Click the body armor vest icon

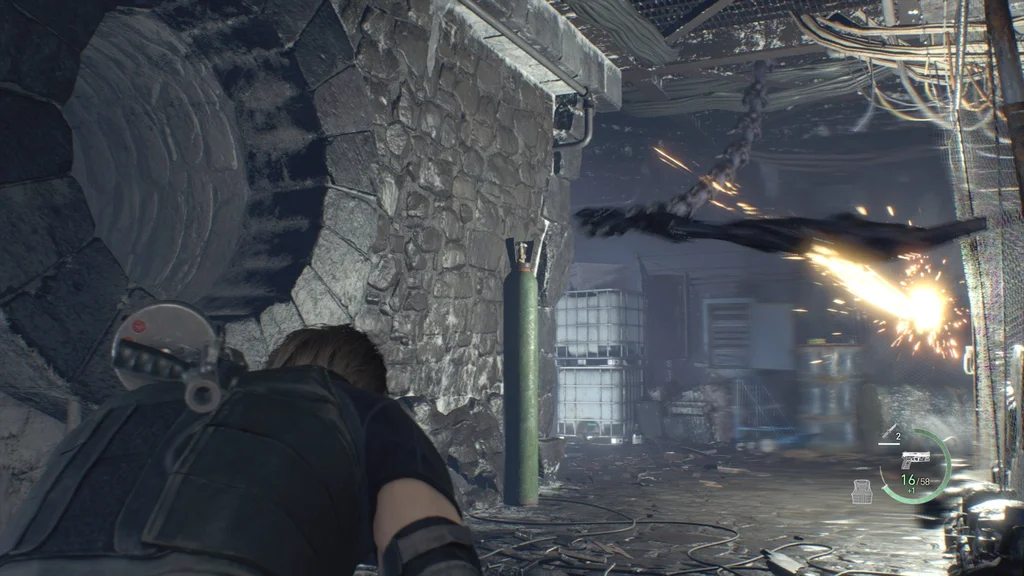click(x=861, y=490)
